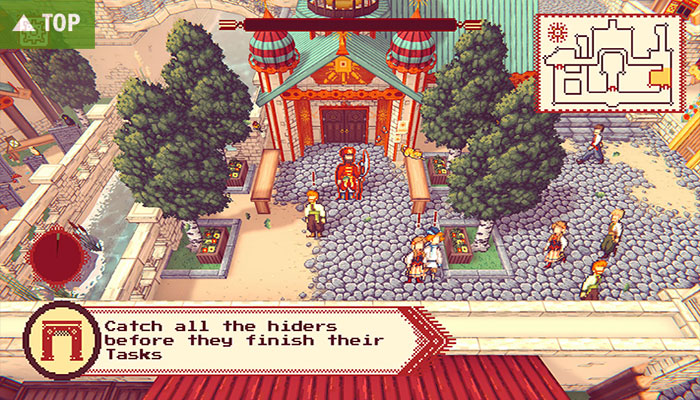The image size is (700, 400).
Task: Click the green TOP button
Action: point(46,22)
